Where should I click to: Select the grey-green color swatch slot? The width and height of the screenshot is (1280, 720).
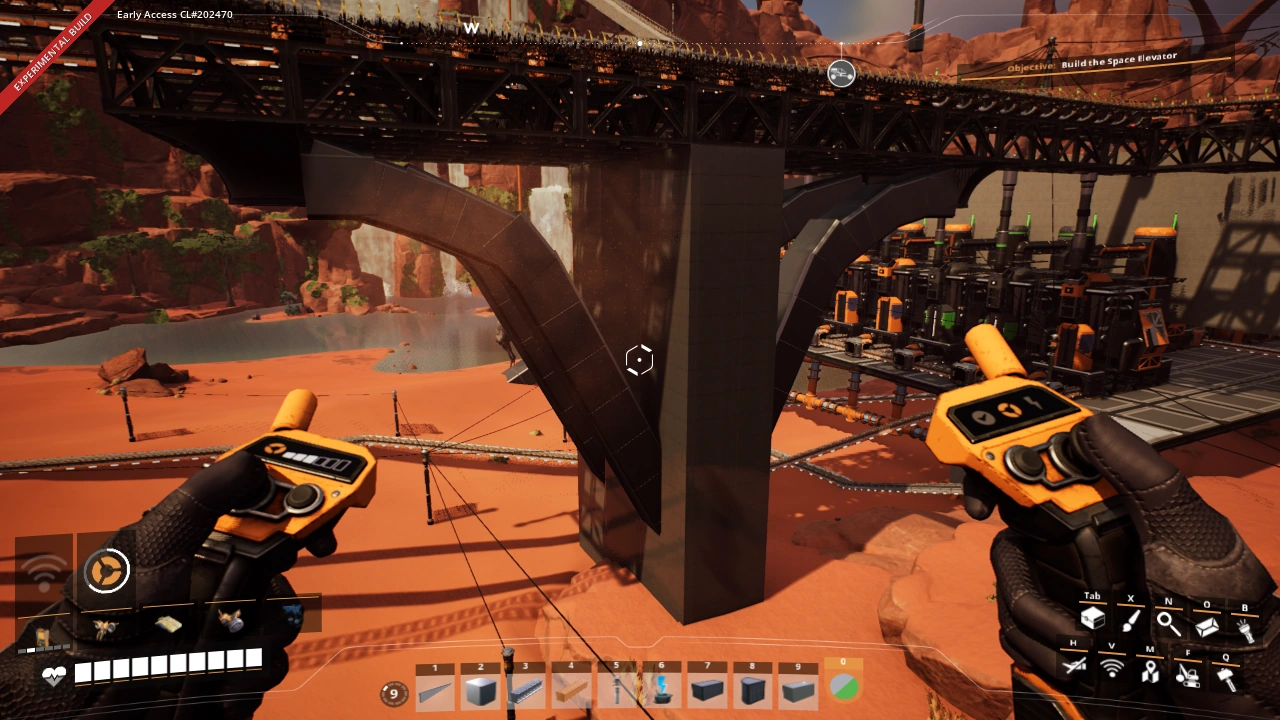843,688
